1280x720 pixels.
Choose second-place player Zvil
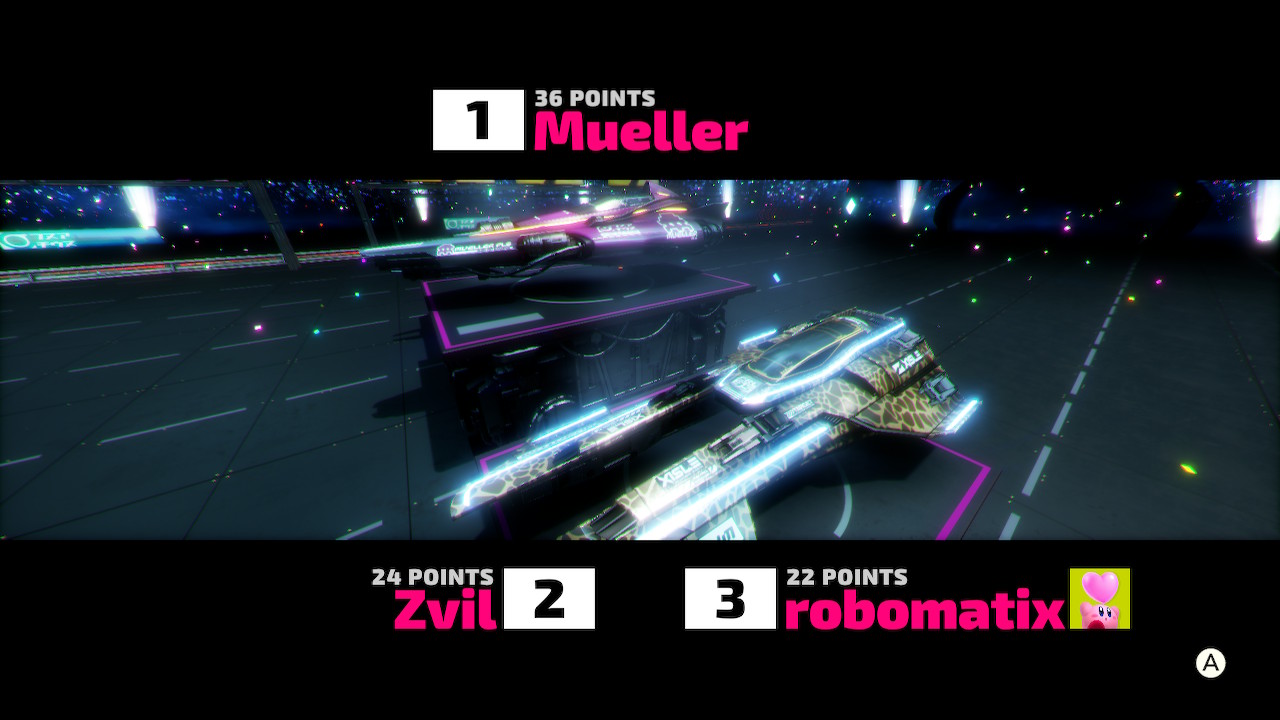(445, 609)
